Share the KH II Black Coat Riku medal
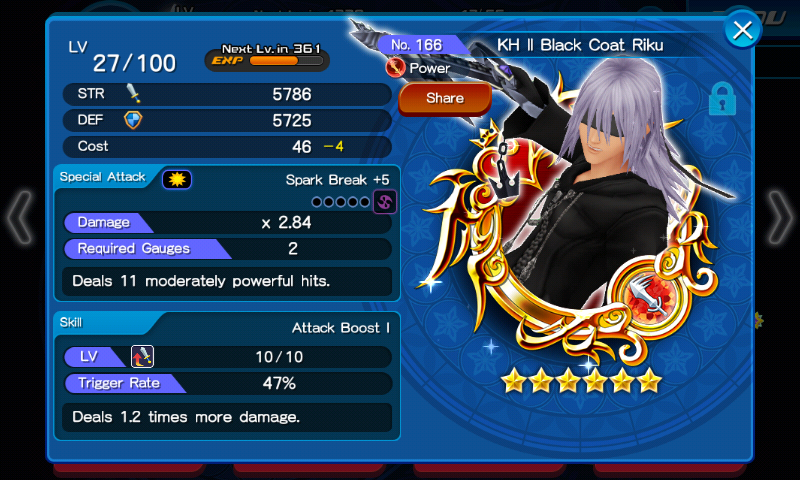The width and height of the screenshot is (800, 480). [445, 98]
